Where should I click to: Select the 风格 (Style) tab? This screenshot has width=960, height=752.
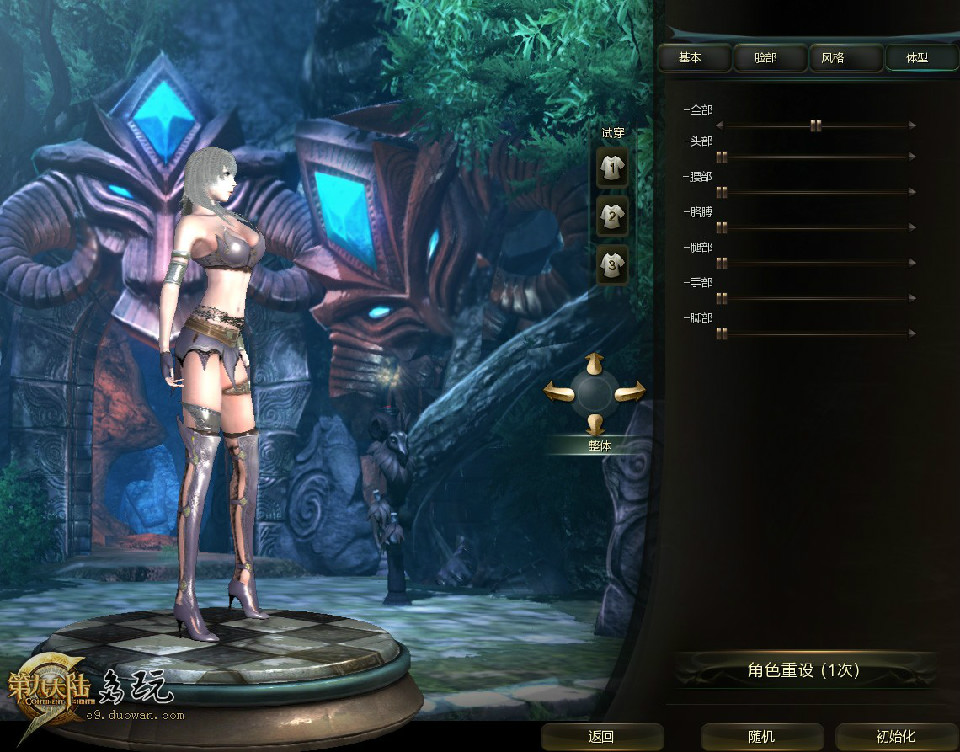[833, 58]
